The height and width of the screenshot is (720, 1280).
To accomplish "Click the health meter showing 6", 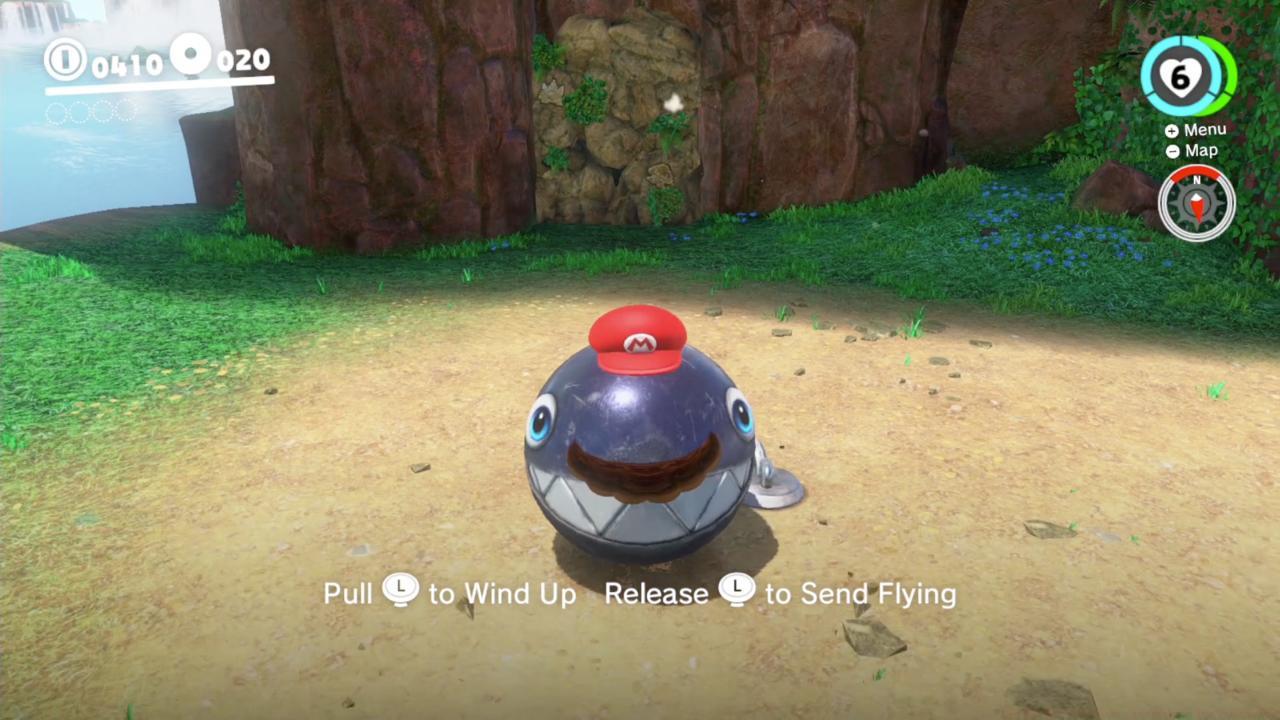I will point(1182,78).
